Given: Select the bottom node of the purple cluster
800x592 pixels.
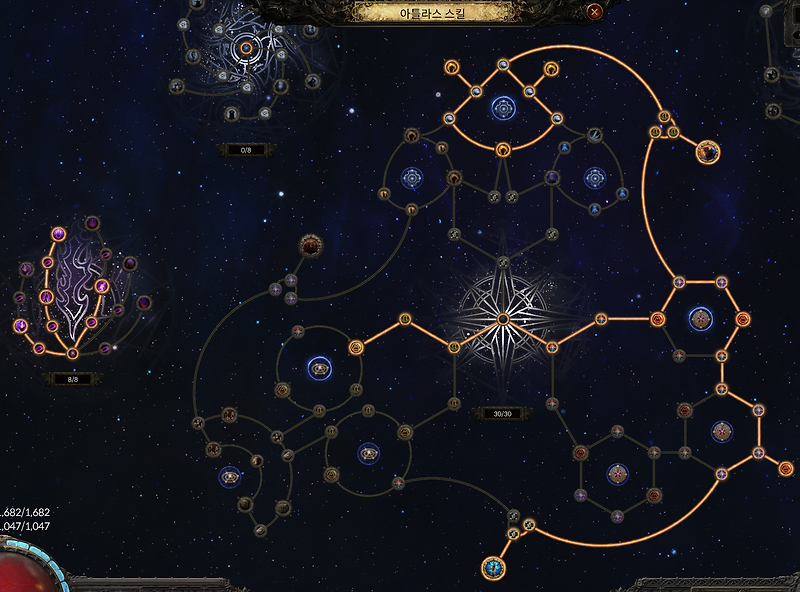Looking at the screenshot, I should tap(72, 353).
